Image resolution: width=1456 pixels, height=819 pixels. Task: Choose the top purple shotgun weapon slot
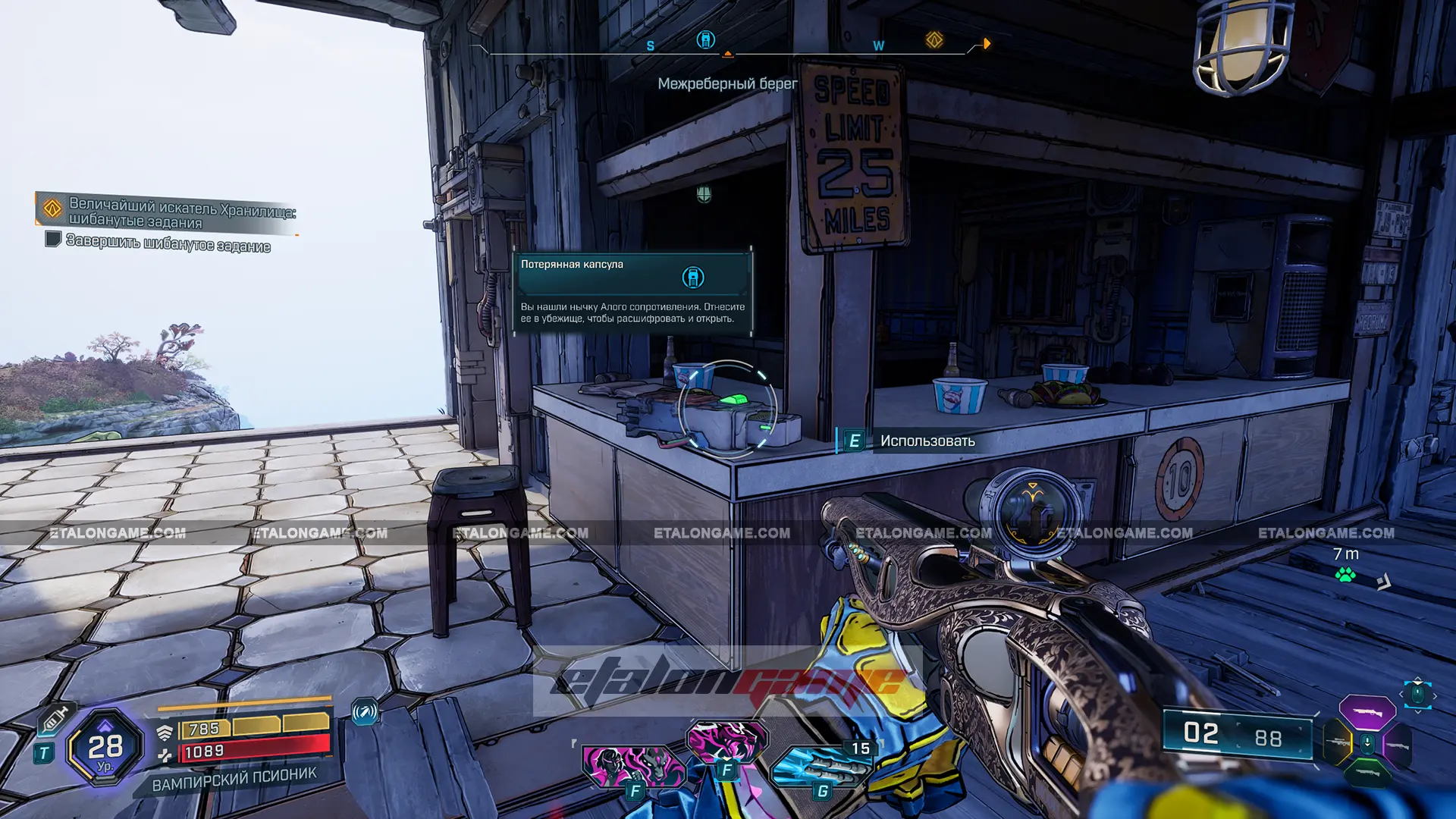1367,713
